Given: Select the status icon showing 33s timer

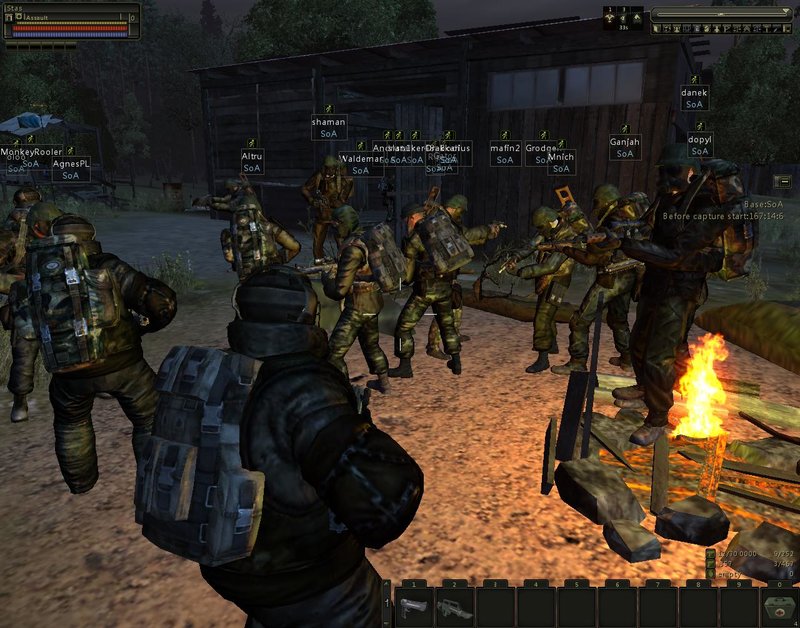Looking at the screenshot, I should coord(625,18).
